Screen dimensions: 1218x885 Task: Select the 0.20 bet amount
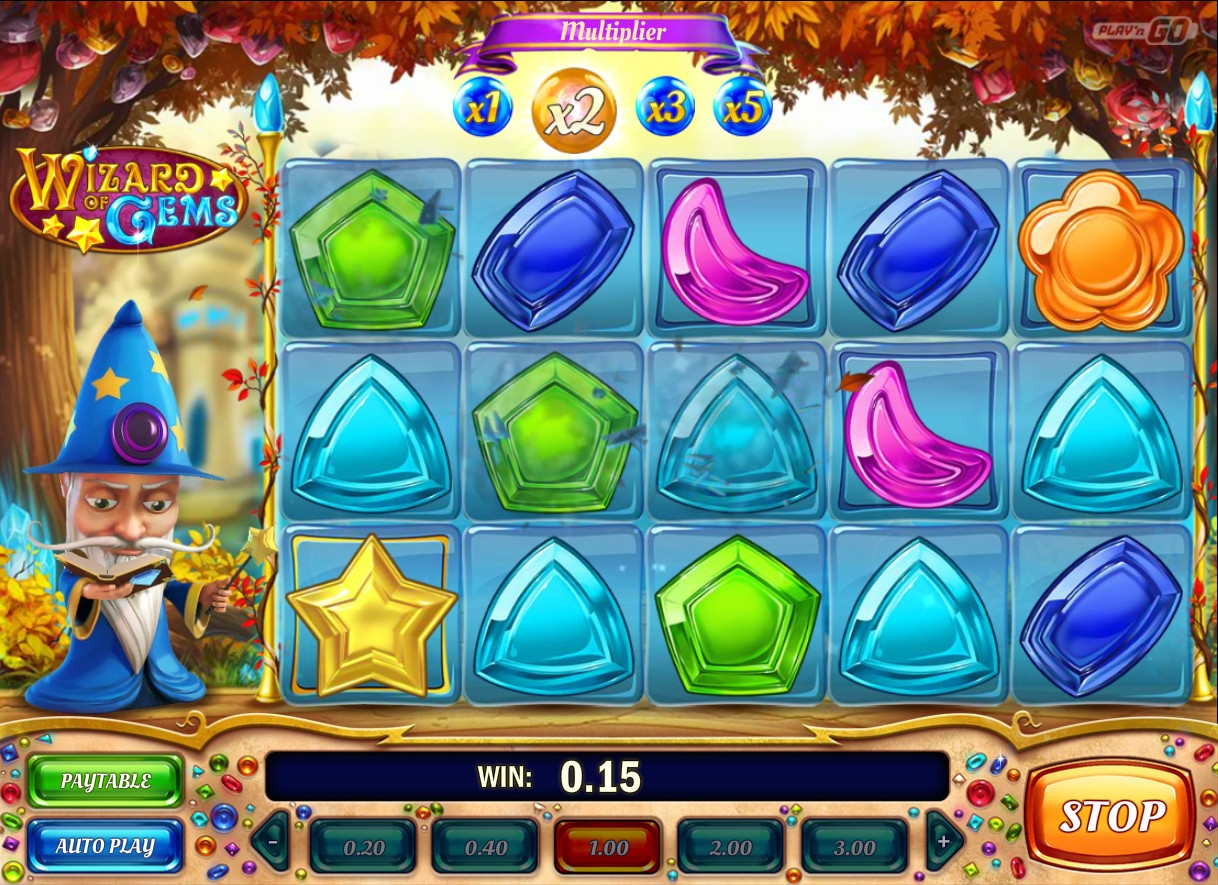363,847
